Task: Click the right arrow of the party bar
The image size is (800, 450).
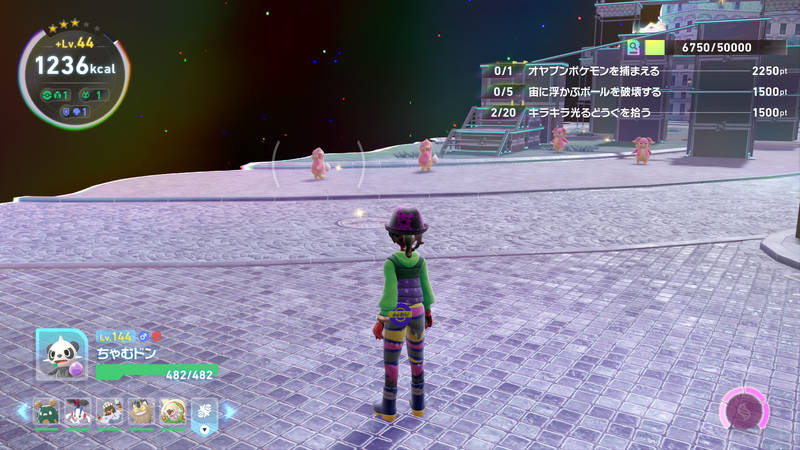Action: pyautogui.click(x=229, y=411)
